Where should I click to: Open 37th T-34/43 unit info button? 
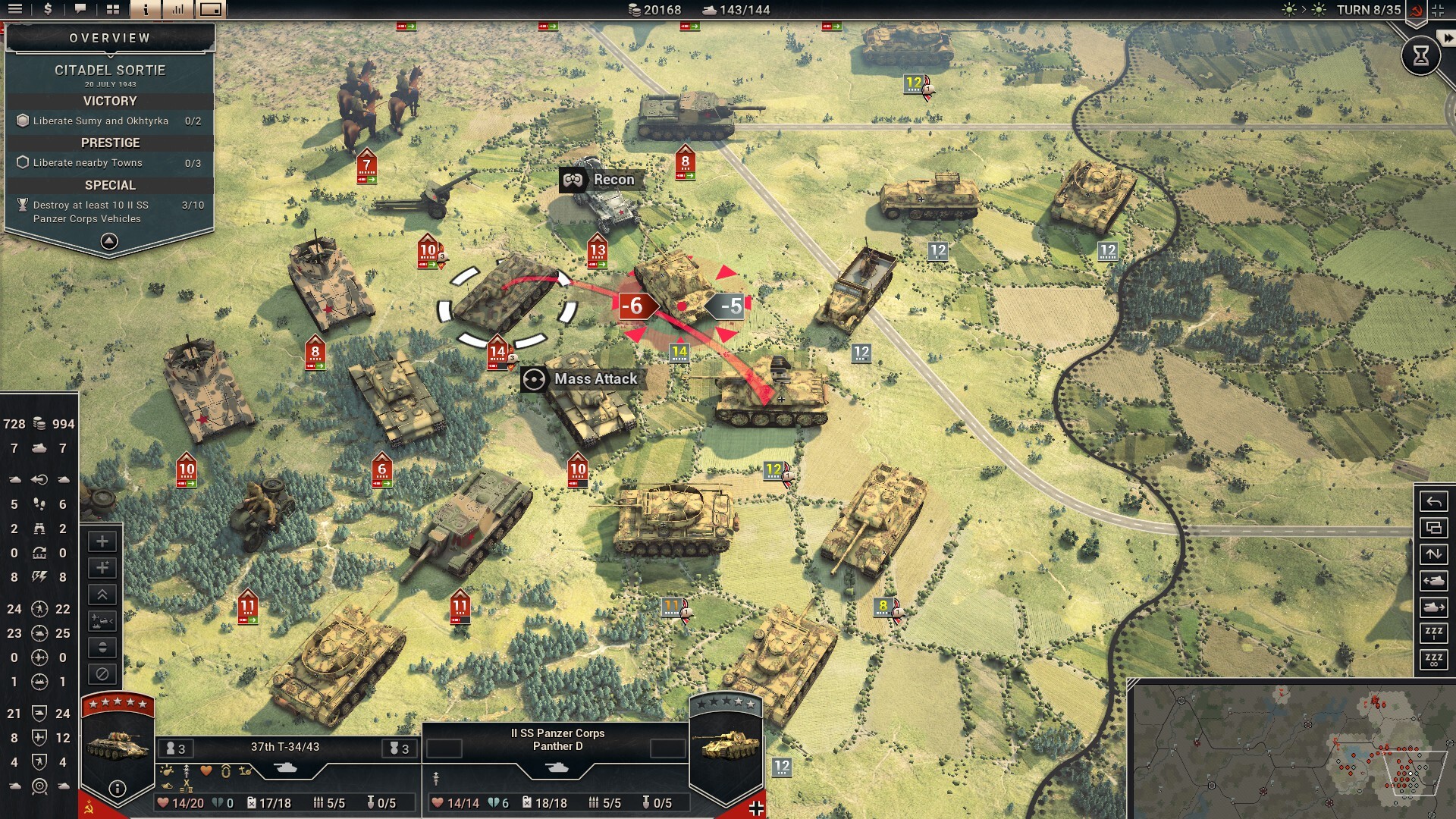tap(117, 789)
